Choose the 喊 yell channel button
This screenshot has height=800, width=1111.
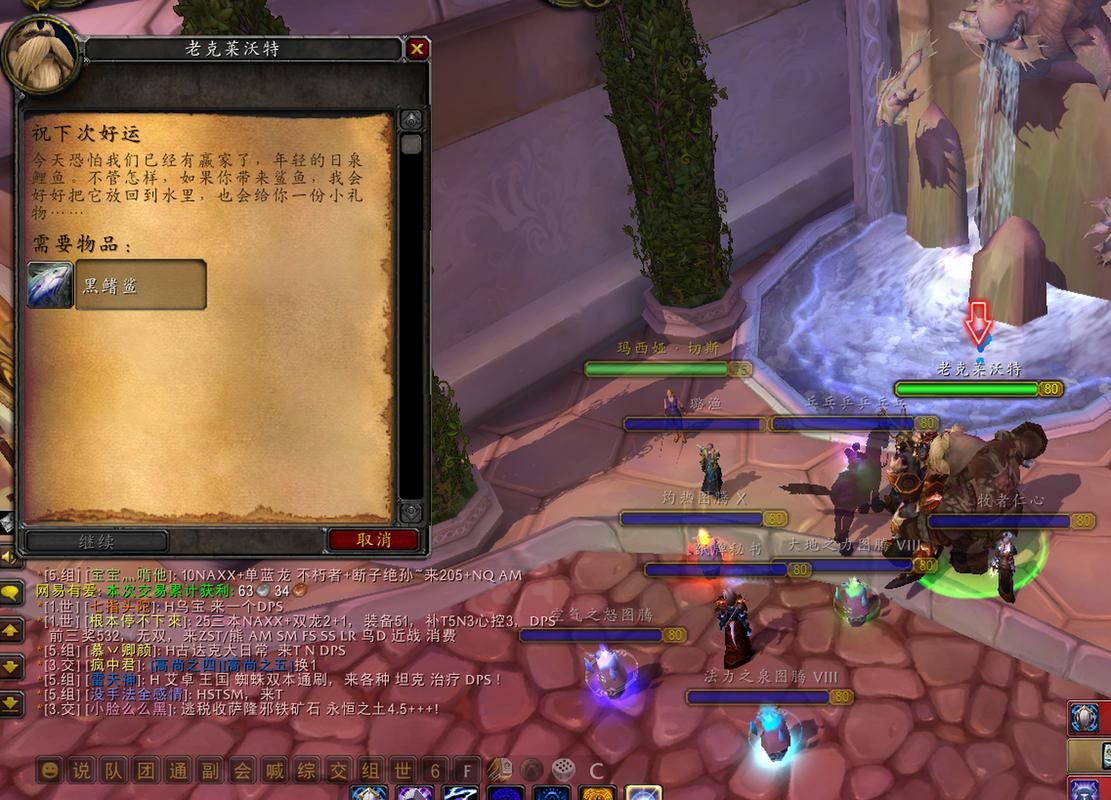tap(274, 771)
